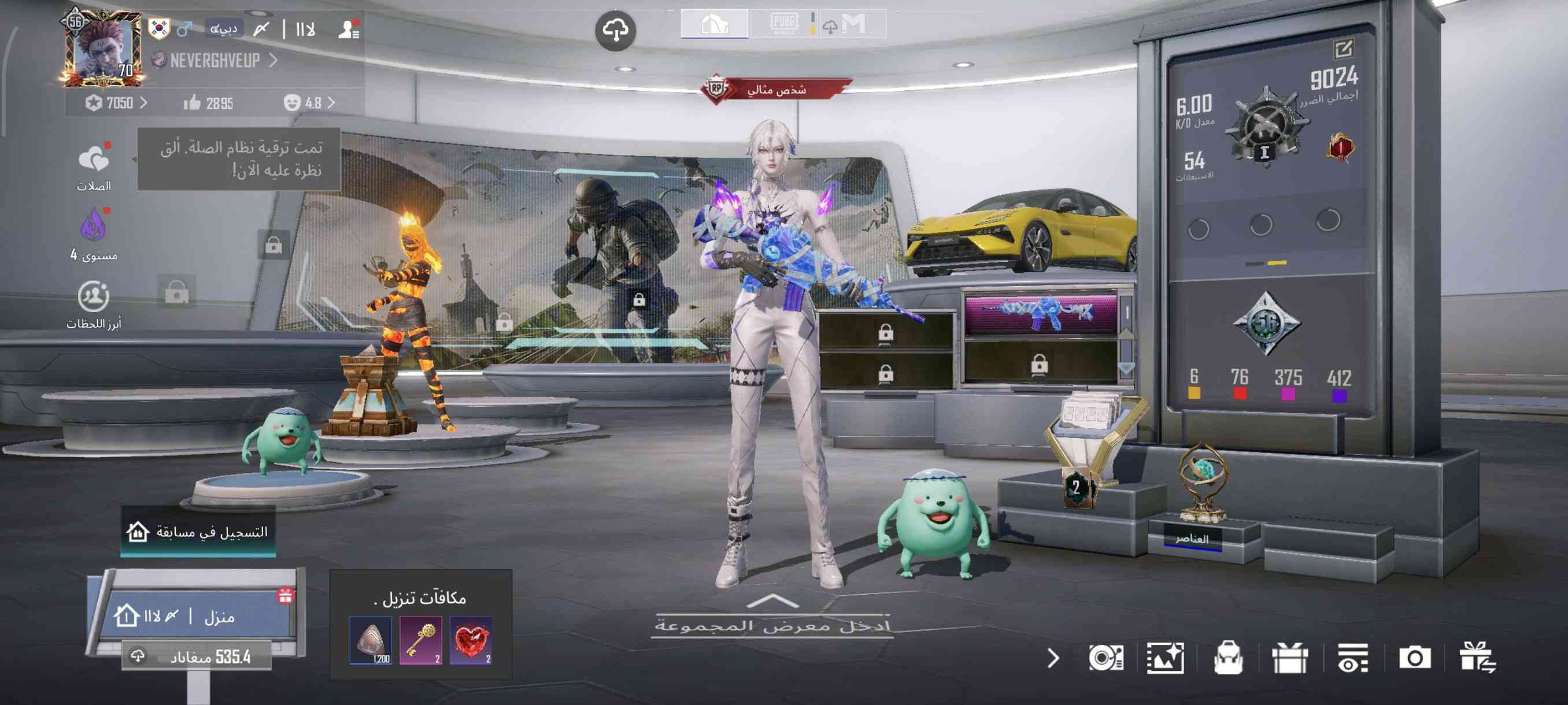Open the friends list icon at top
The height and width of the screenshot is (705, 1568).
[x=349, y=29]
